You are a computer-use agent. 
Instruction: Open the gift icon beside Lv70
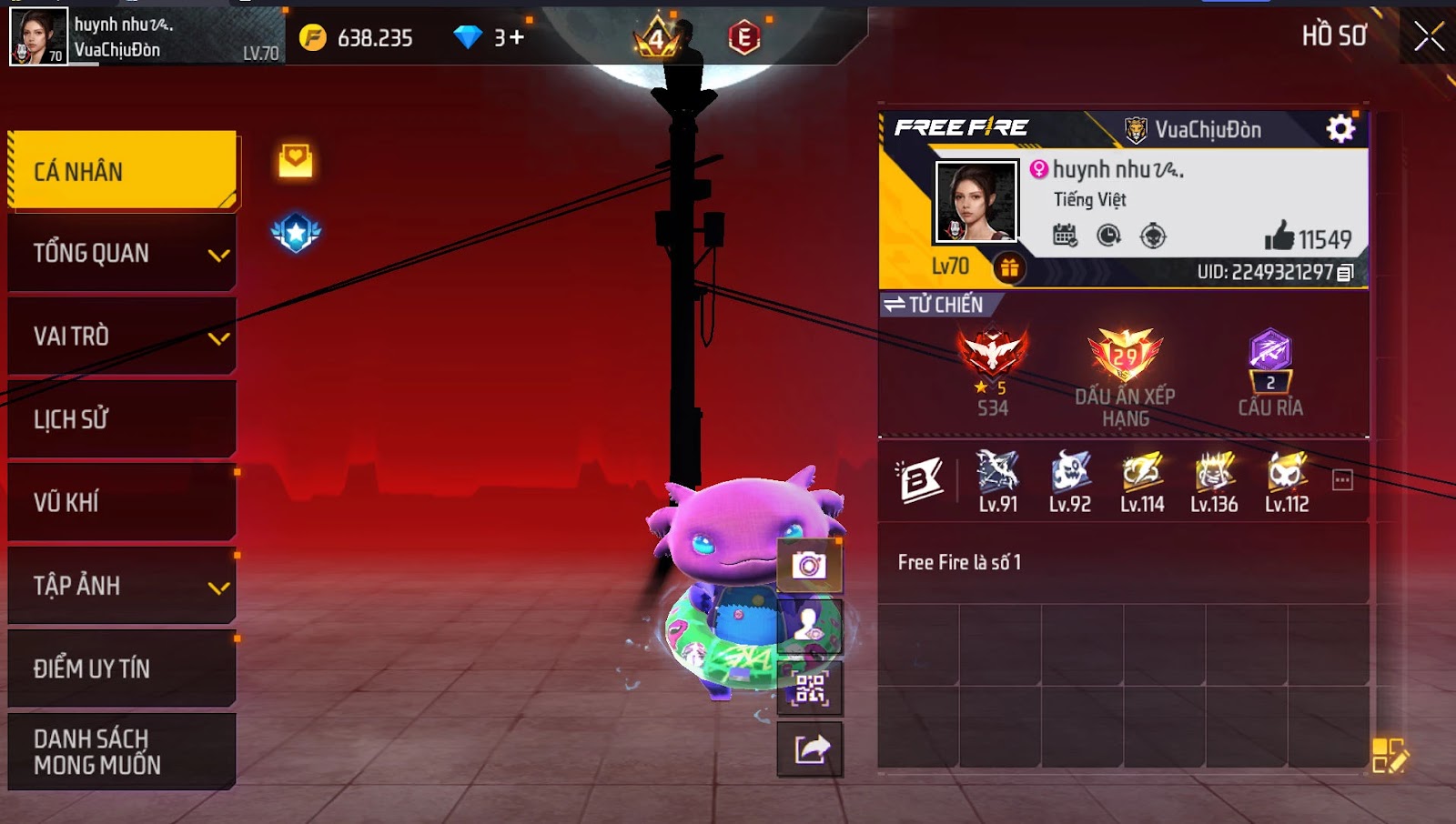point(1008,267)
